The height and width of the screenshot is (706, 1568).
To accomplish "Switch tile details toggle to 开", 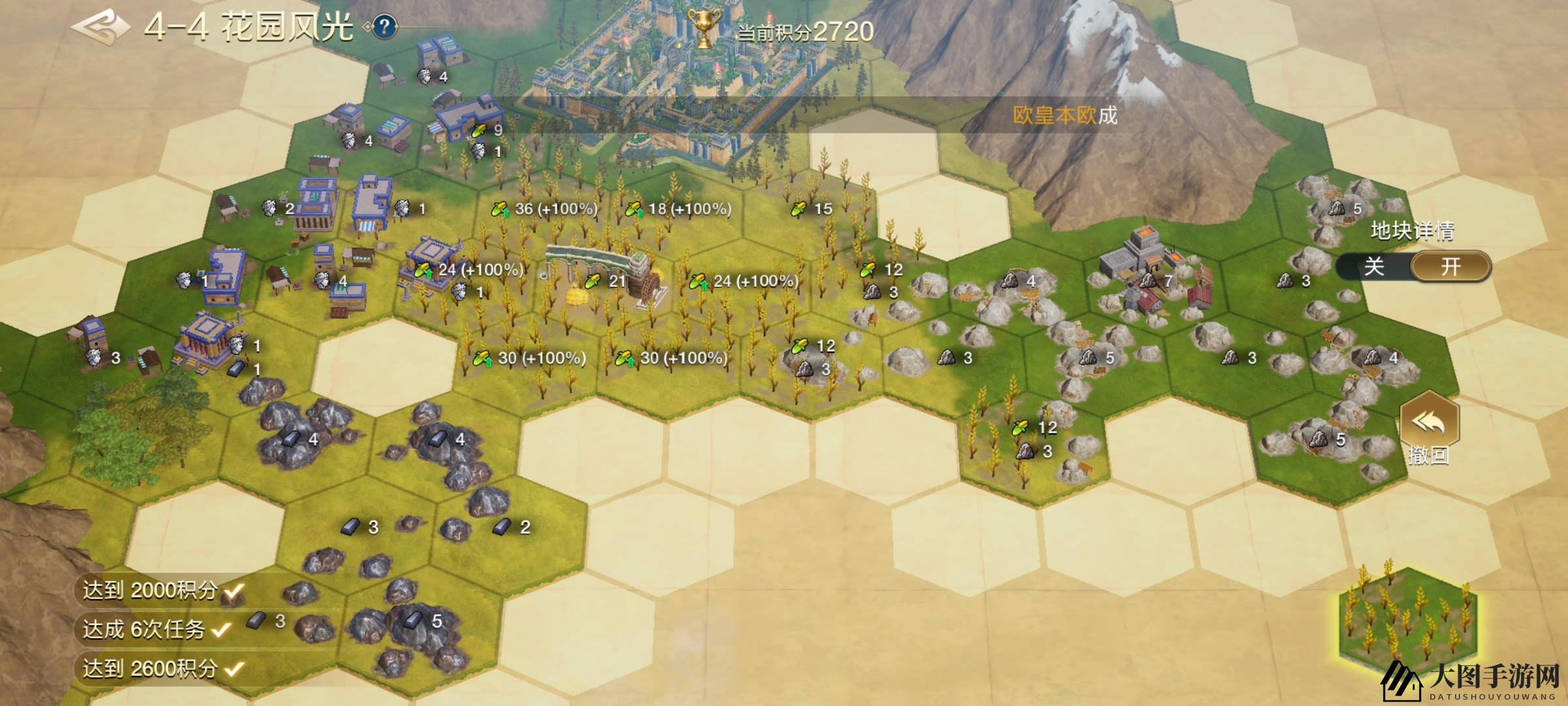I will (1450, 267).
